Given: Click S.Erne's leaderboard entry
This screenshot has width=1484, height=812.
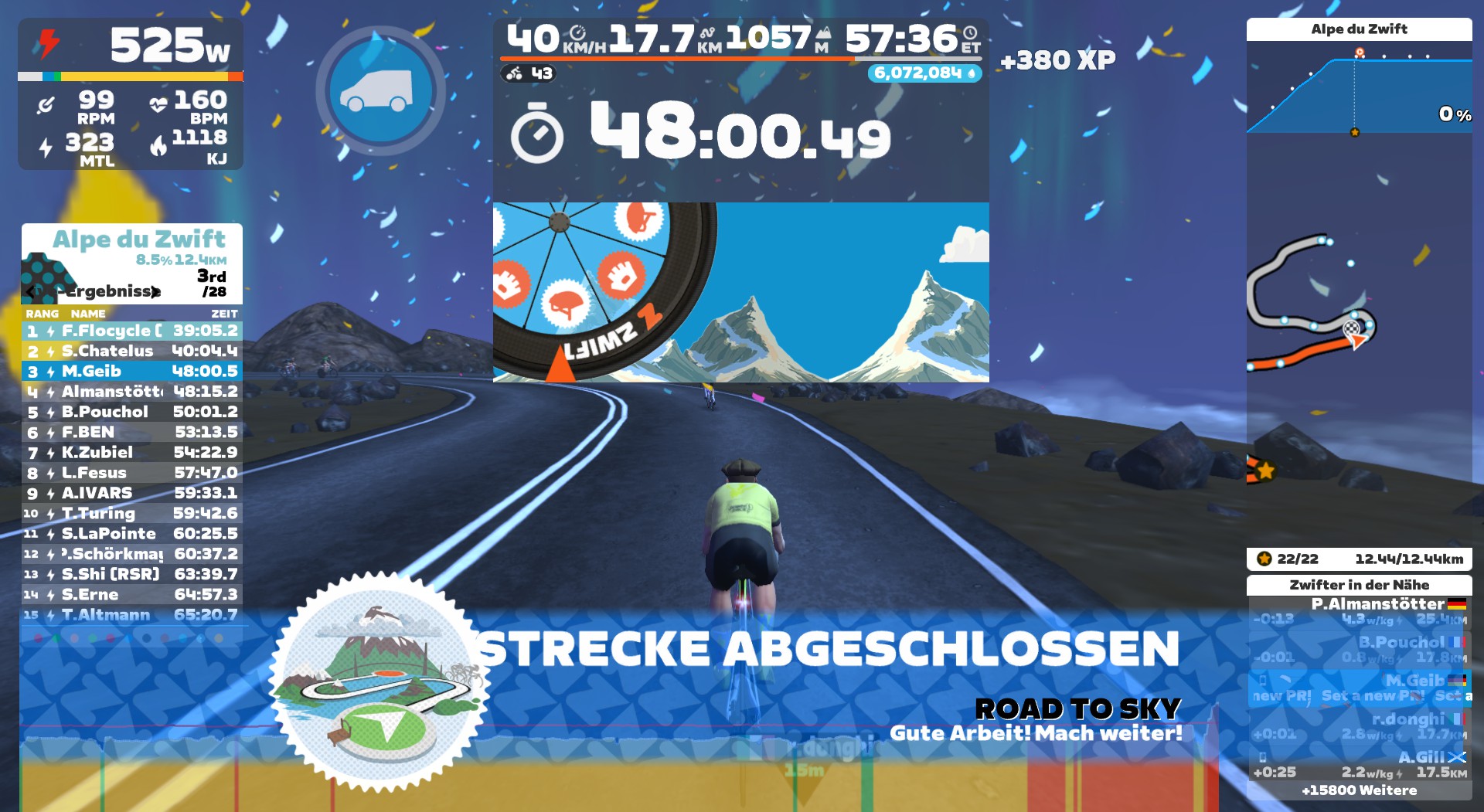Looking at the screenshot, I should coord(131,595).
